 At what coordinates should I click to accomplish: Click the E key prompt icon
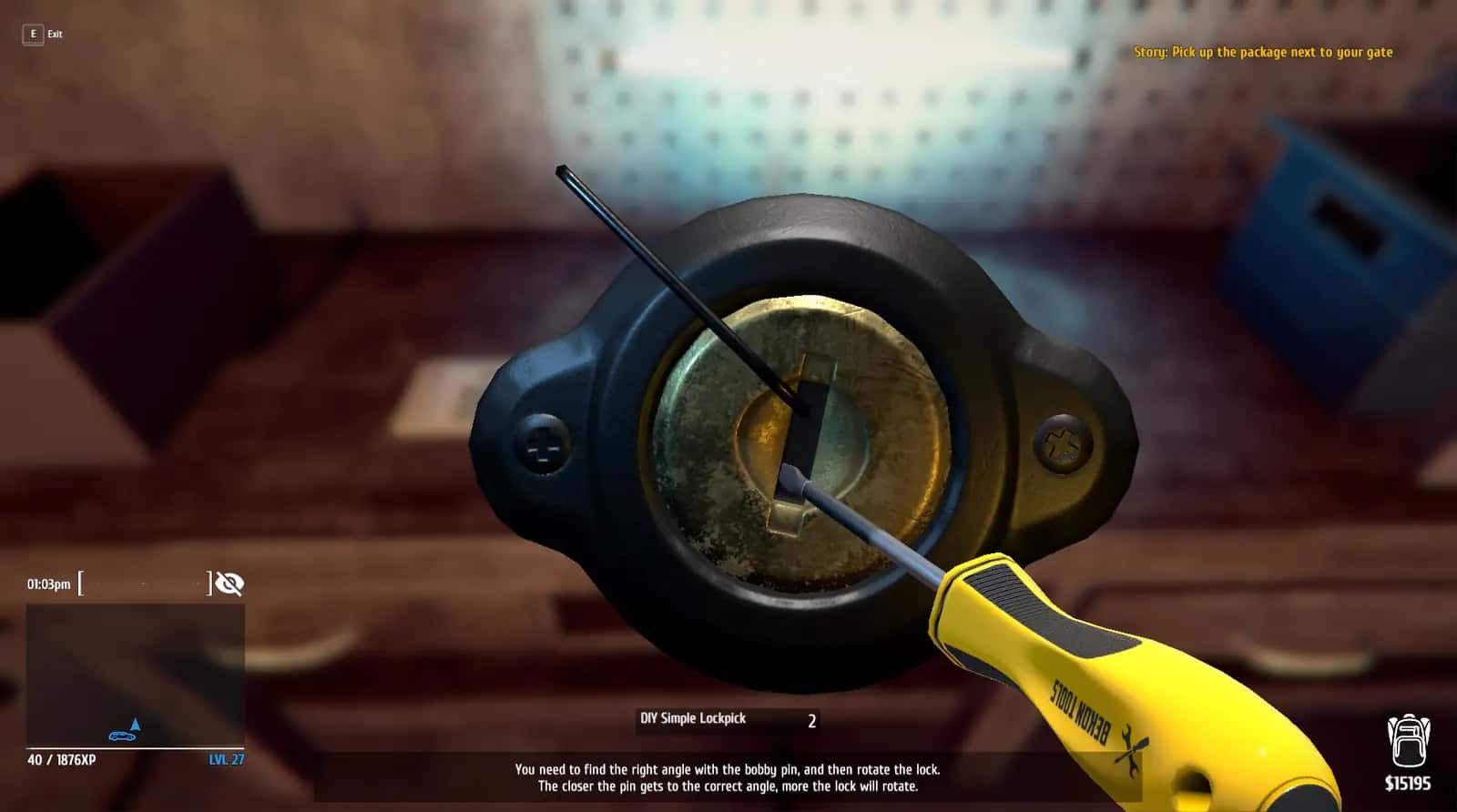click(32, 32)
